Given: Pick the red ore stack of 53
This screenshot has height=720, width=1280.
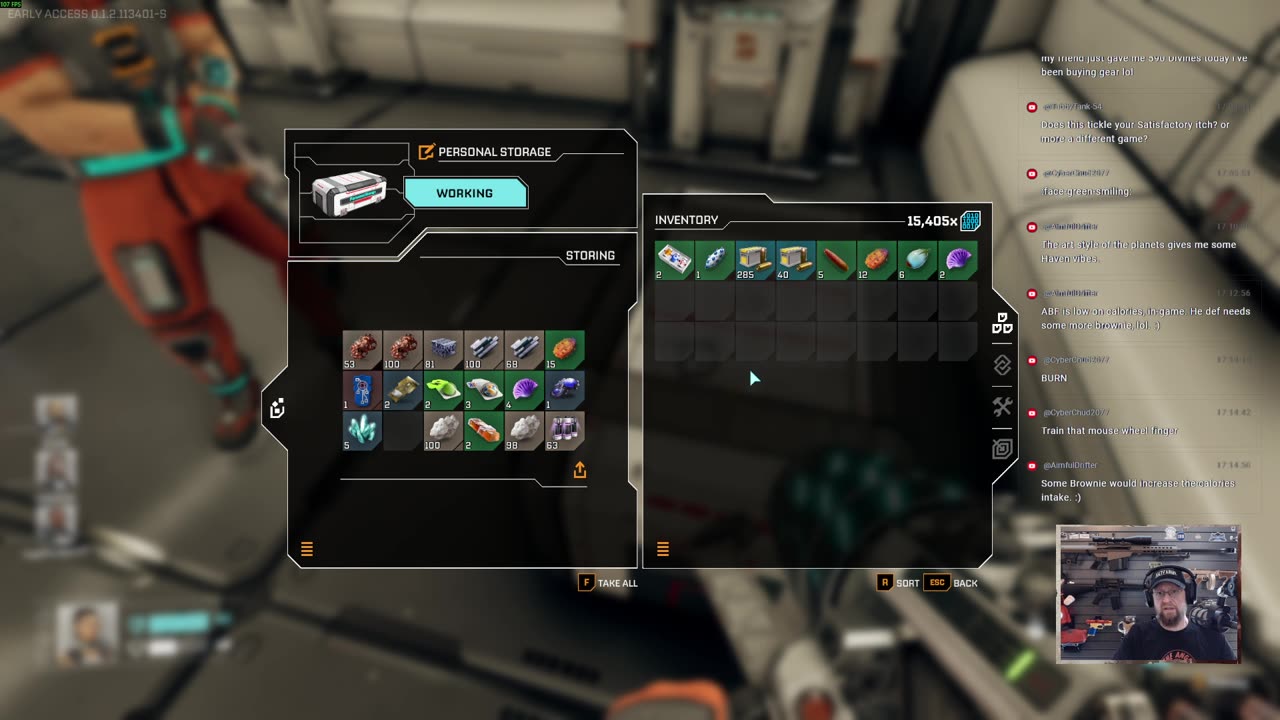Looking at the screenshot, I should (x=362, y=350).
